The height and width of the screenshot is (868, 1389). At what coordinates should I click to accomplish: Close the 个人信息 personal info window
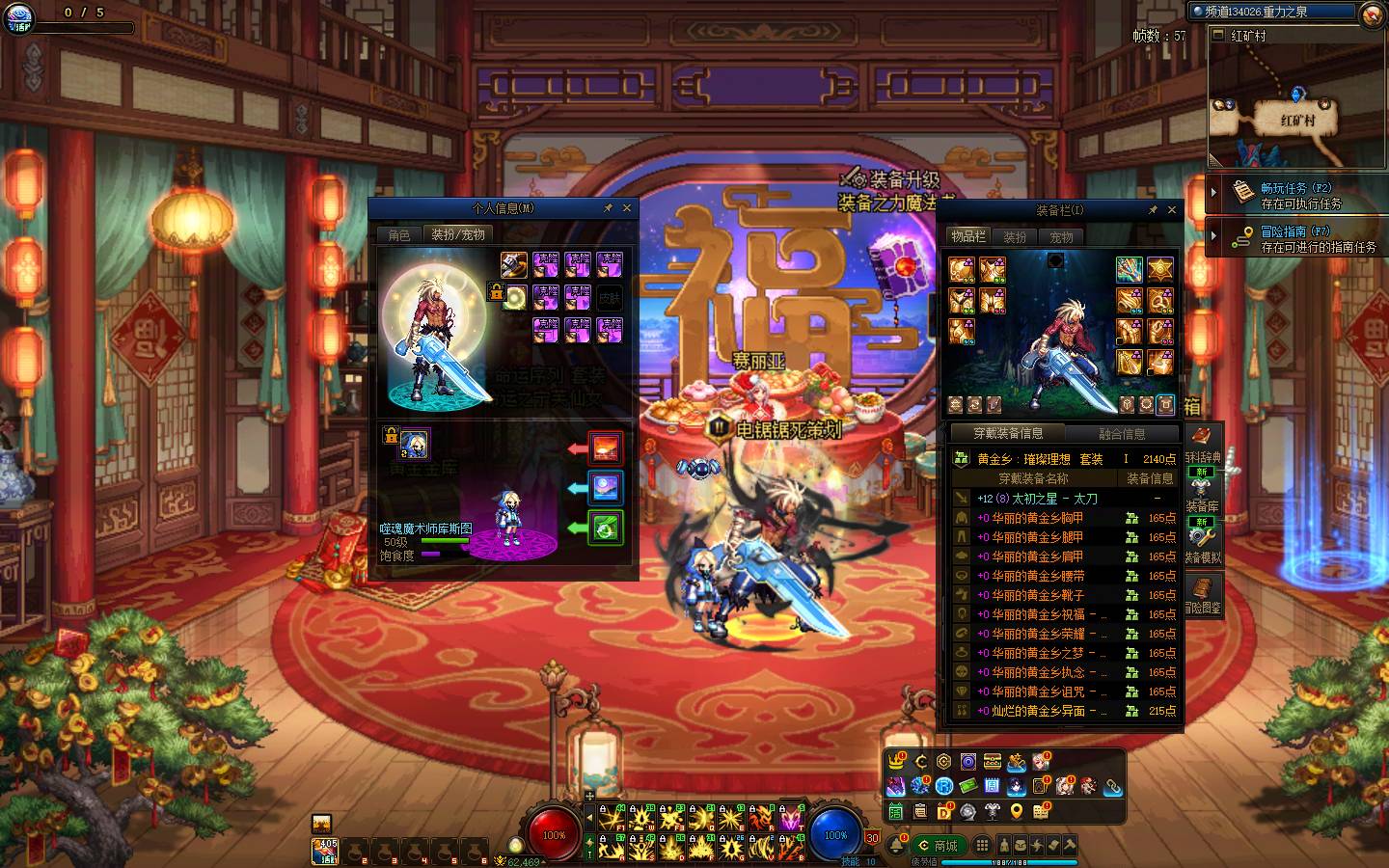(627, 208)
